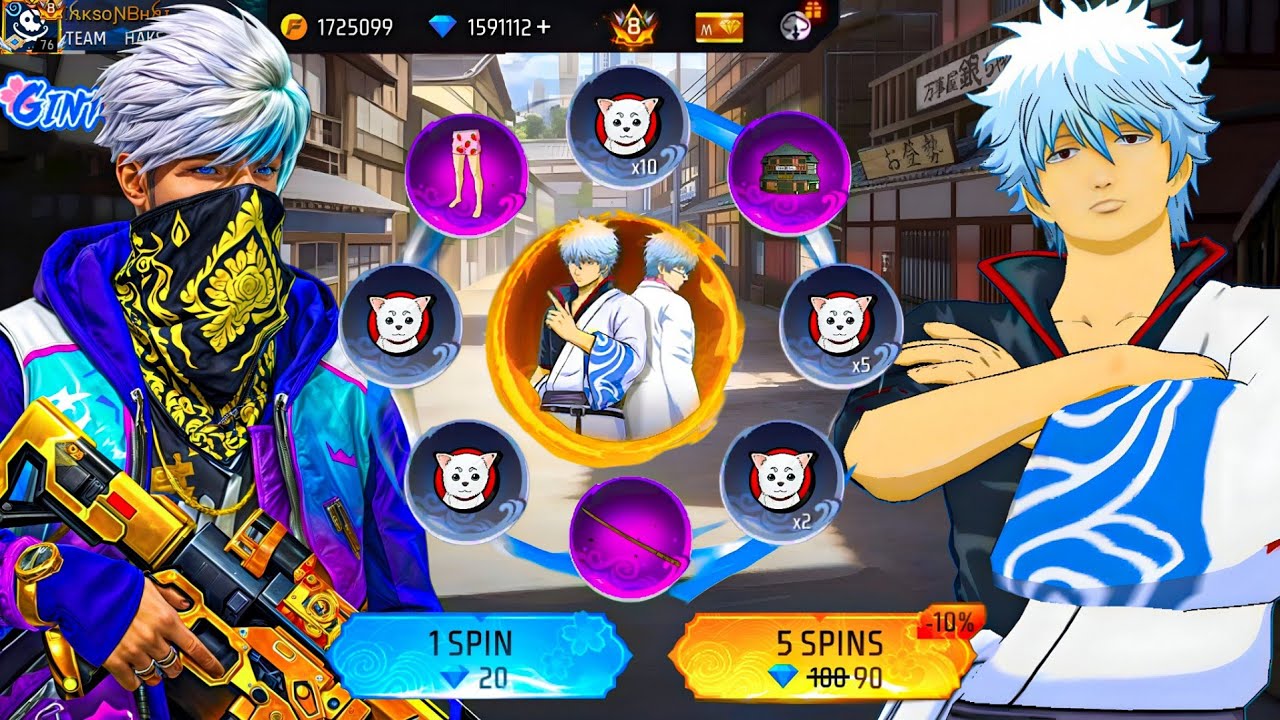
Task: Choose the white dog token x10 prize
Action: click(628, 127)
